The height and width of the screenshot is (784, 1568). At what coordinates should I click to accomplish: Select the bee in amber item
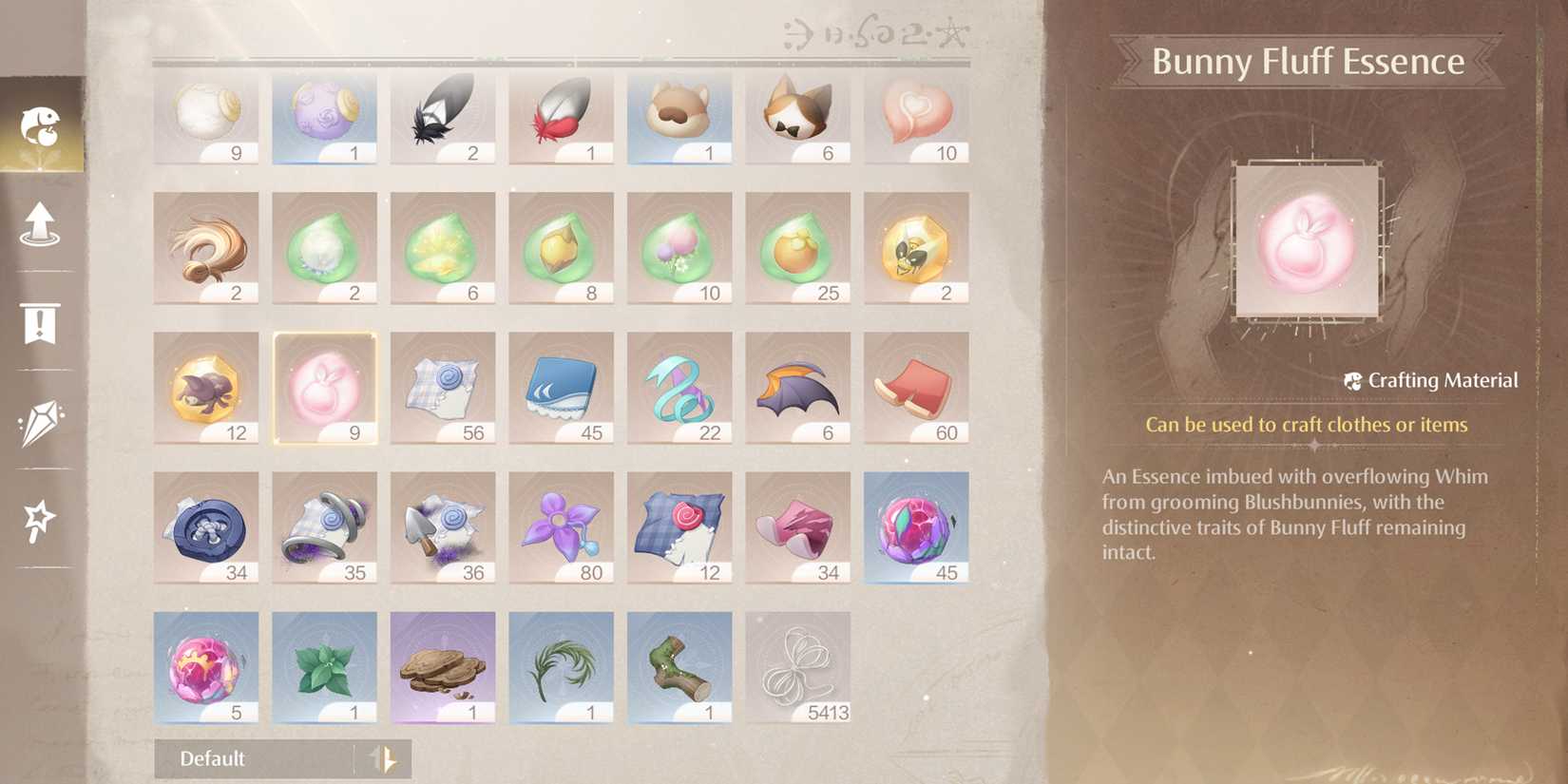pos(914,247)
